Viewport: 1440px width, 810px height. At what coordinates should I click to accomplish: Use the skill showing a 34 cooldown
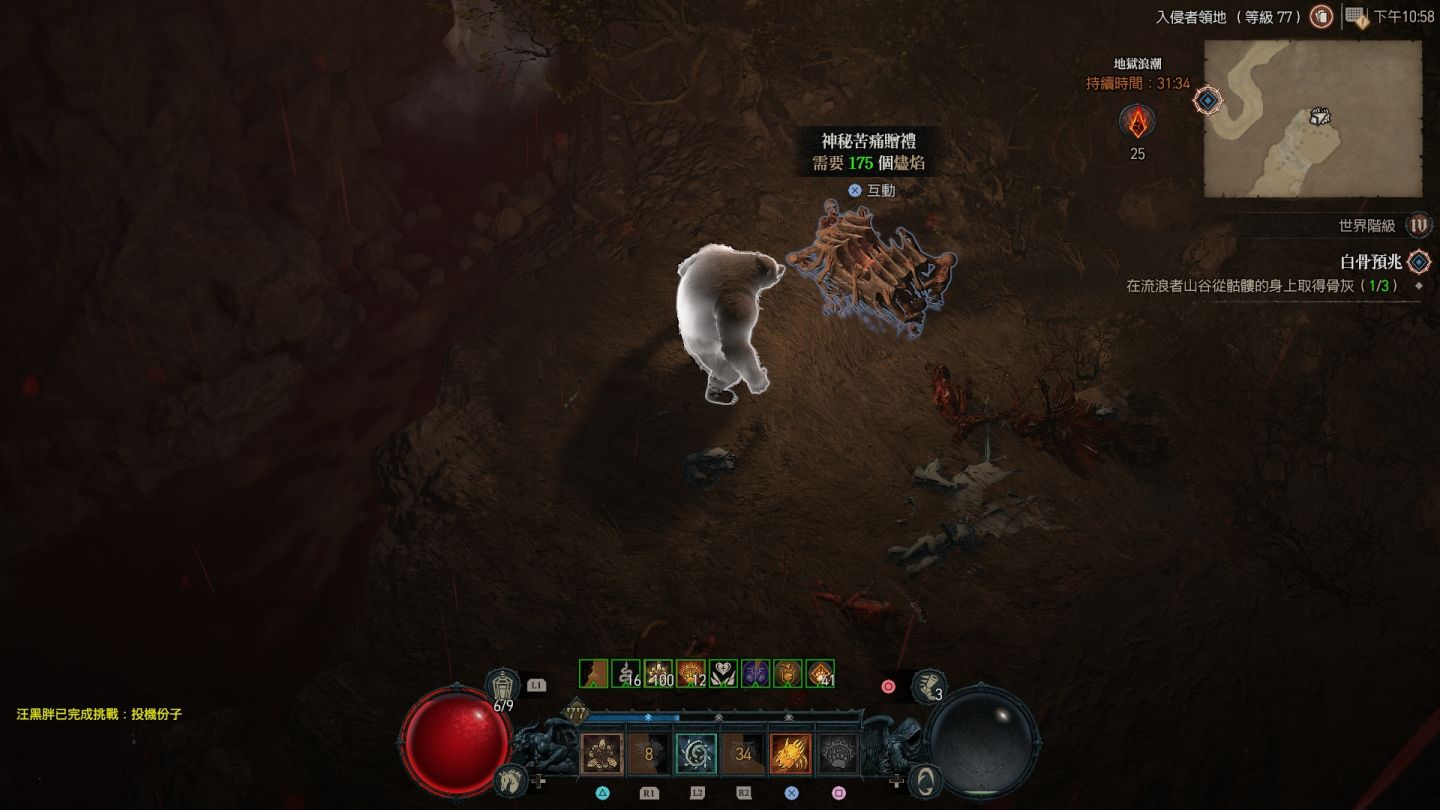click(x=743, y=754)
